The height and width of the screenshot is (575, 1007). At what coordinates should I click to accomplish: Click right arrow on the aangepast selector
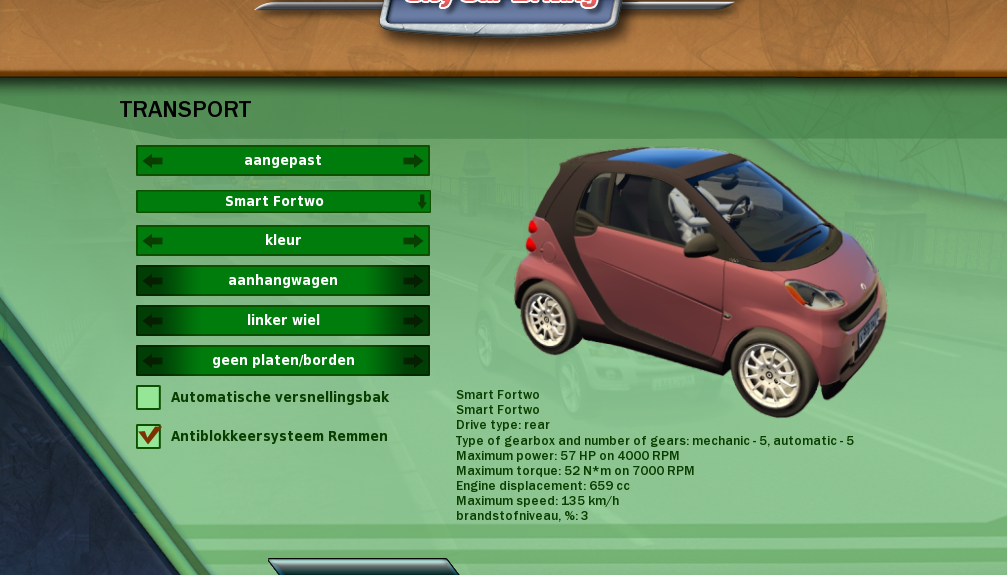point(412,161)
